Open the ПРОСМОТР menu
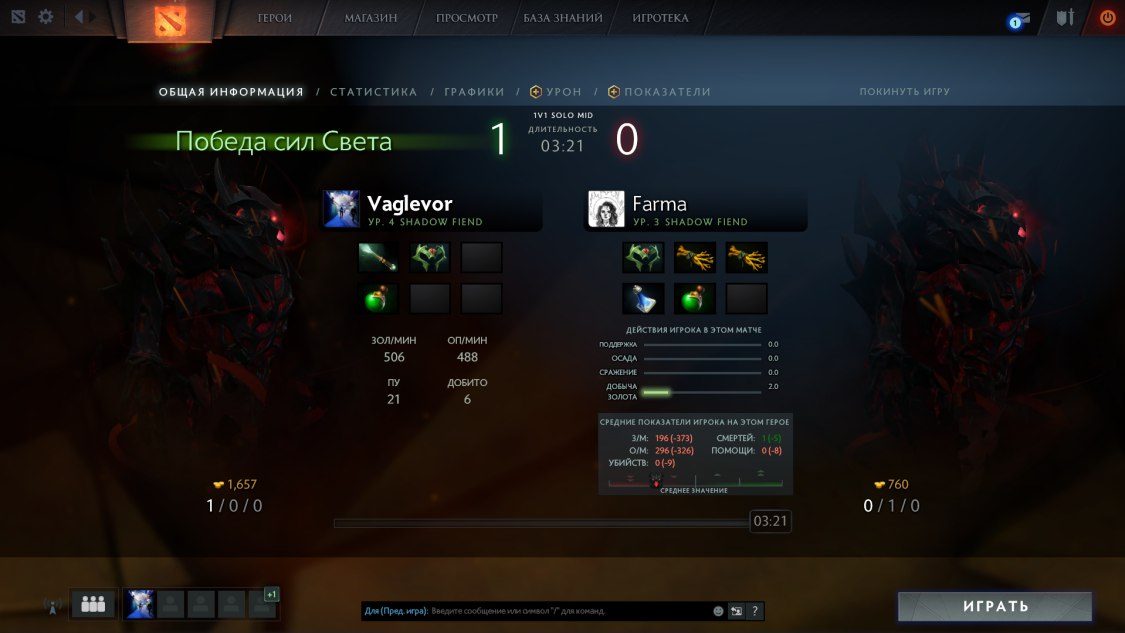The height and width of the screenshot is (633, 1125). click(466, 18)
